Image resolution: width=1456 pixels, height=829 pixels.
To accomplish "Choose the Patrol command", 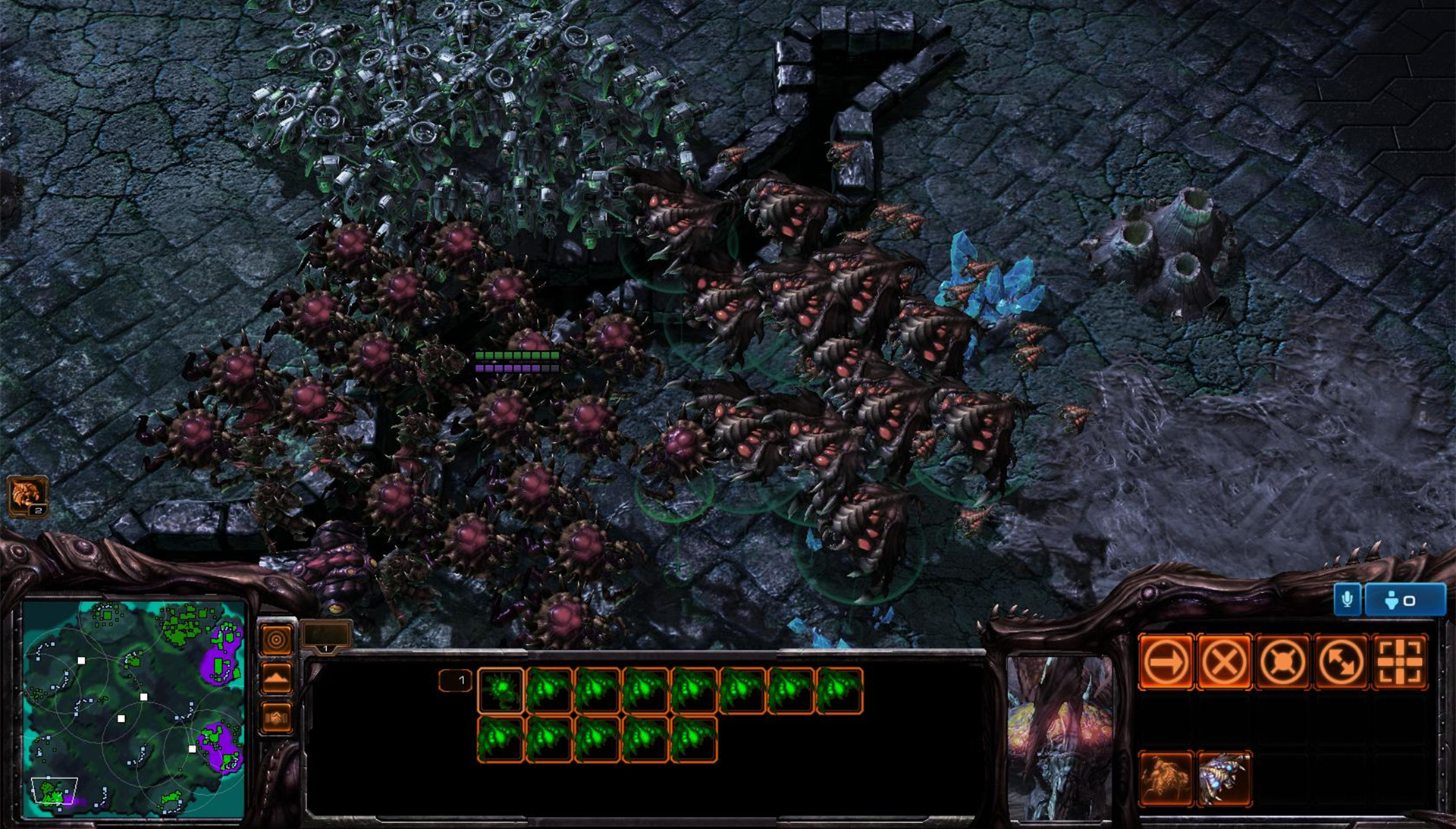I will tap(1341, 662).
